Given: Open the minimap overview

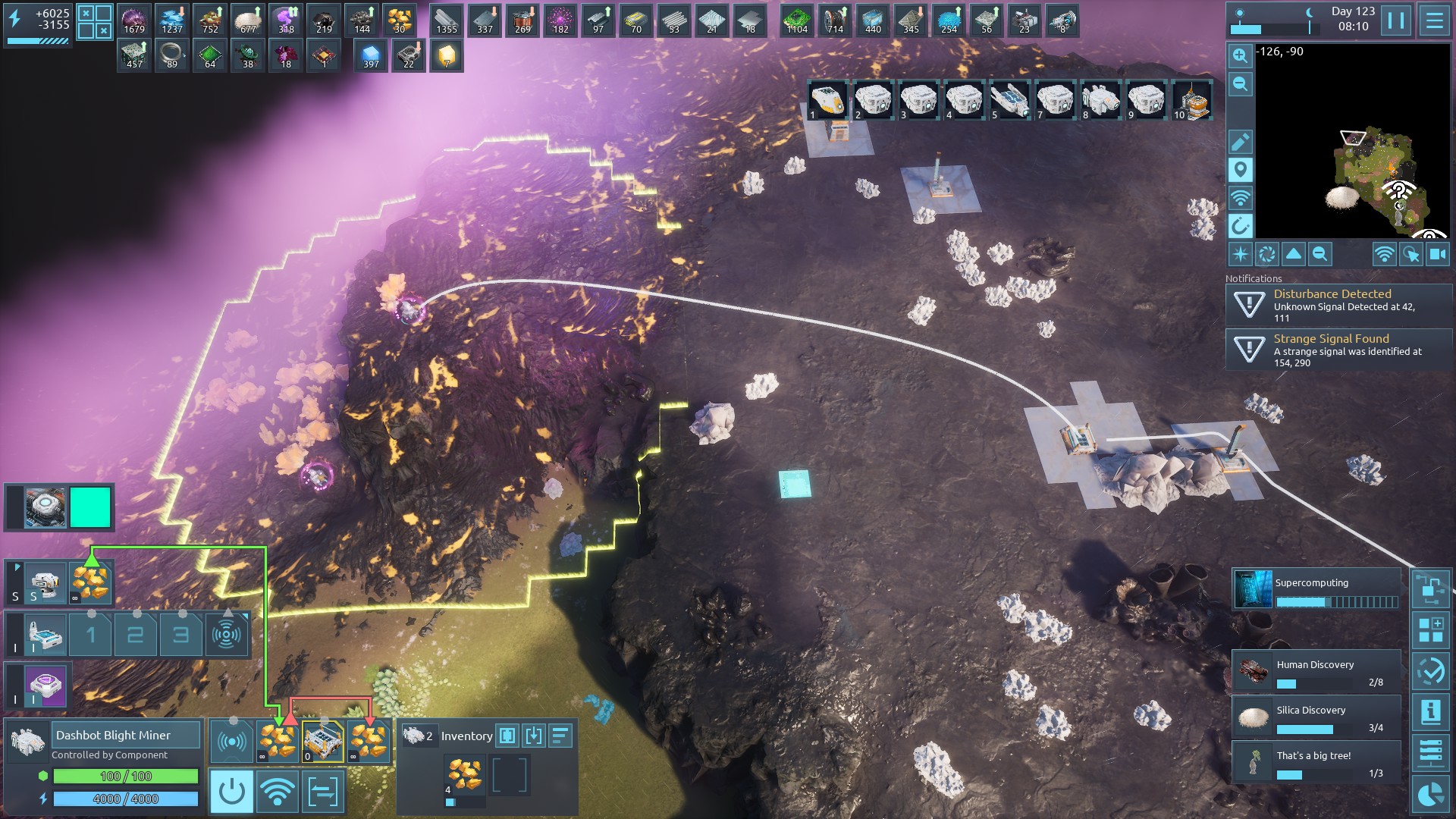Looking at the screenshot, I should (x=1353, y=140).
